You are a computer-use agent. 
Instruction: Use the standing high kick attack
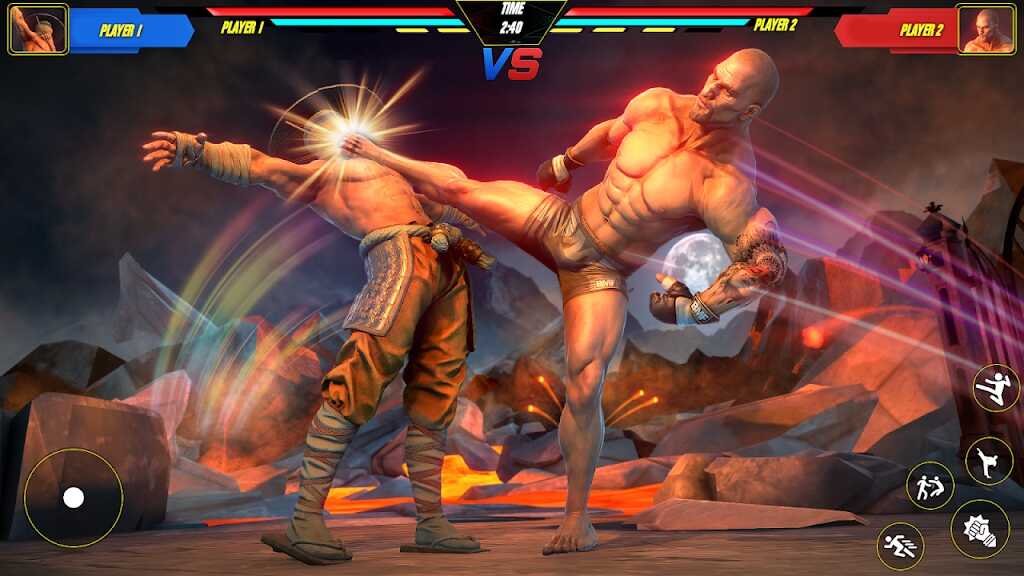(x=989, y=461)
